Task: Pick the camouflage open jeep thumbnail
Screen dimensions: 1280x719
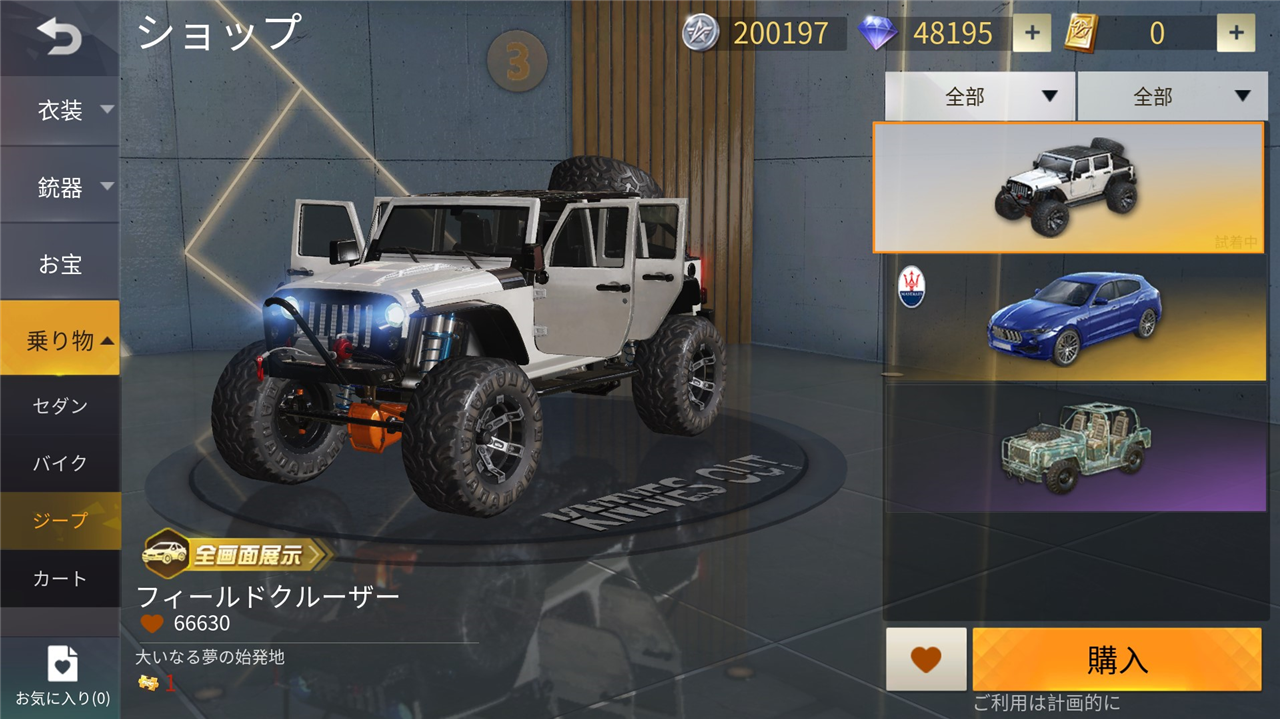Action: point(1074,448)
